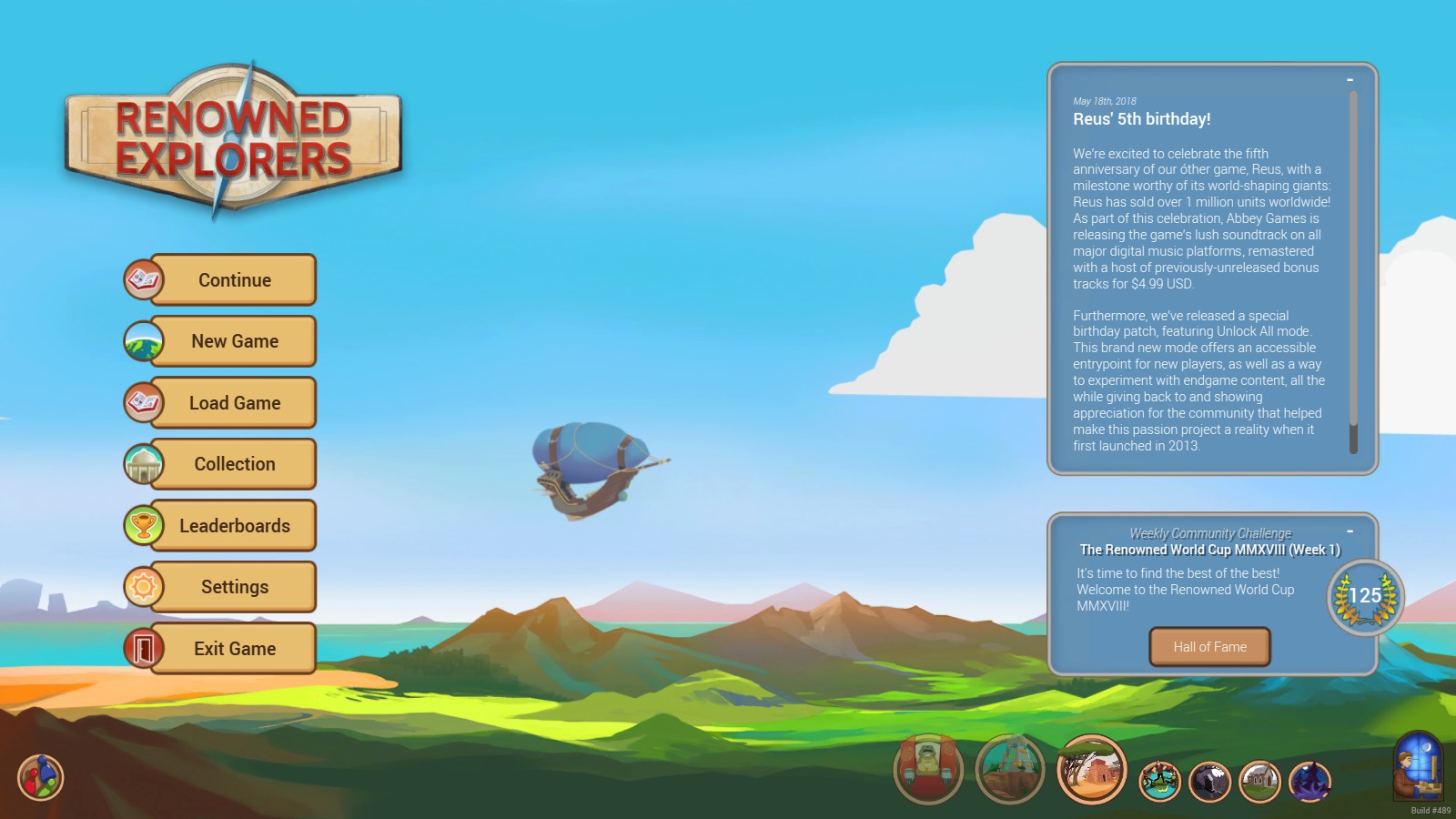The image size is (1456, 819).
Task: Click the colored pawns icon in the corner
Action: click(38, 779)
